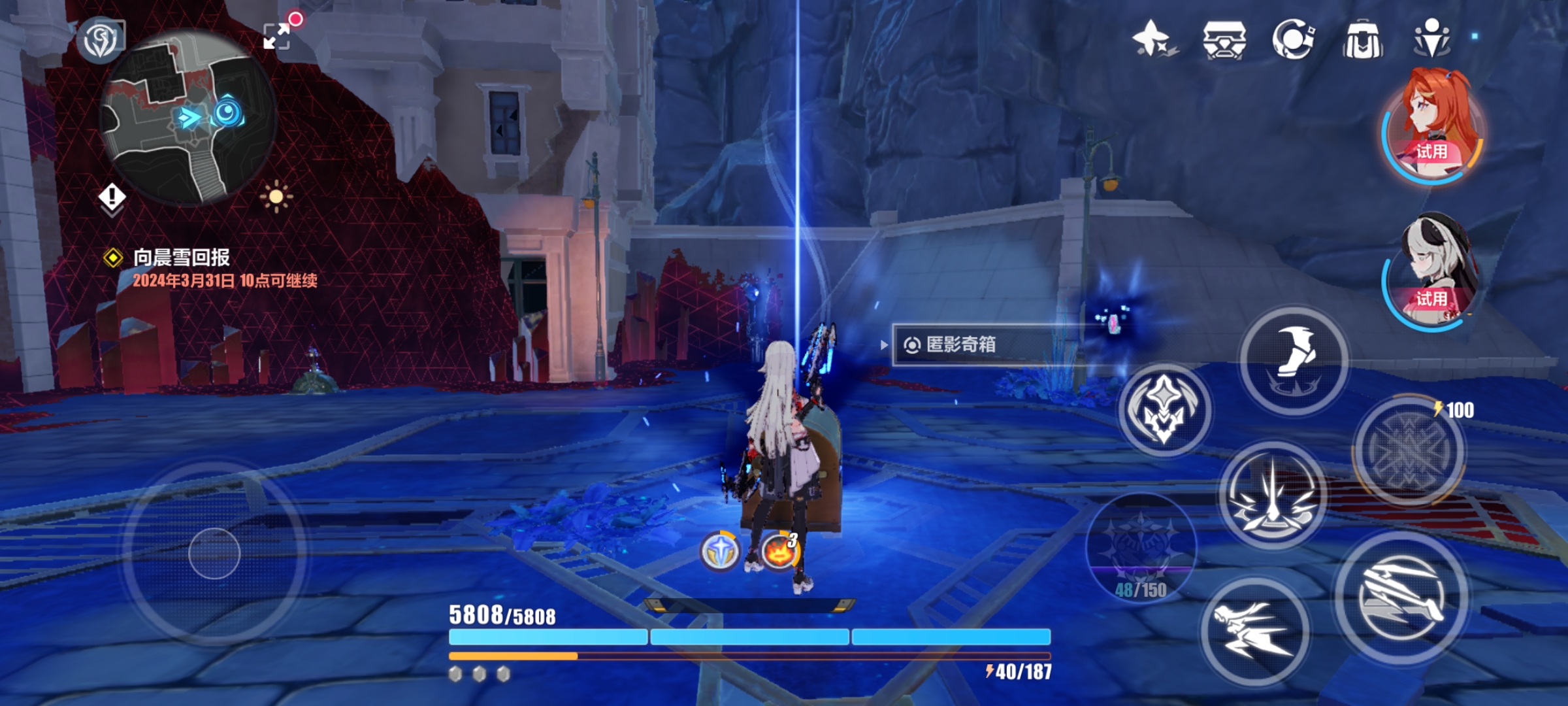1568x706 pixels.
Task: Tap the boot jump button
Action: coord(1294,360)
